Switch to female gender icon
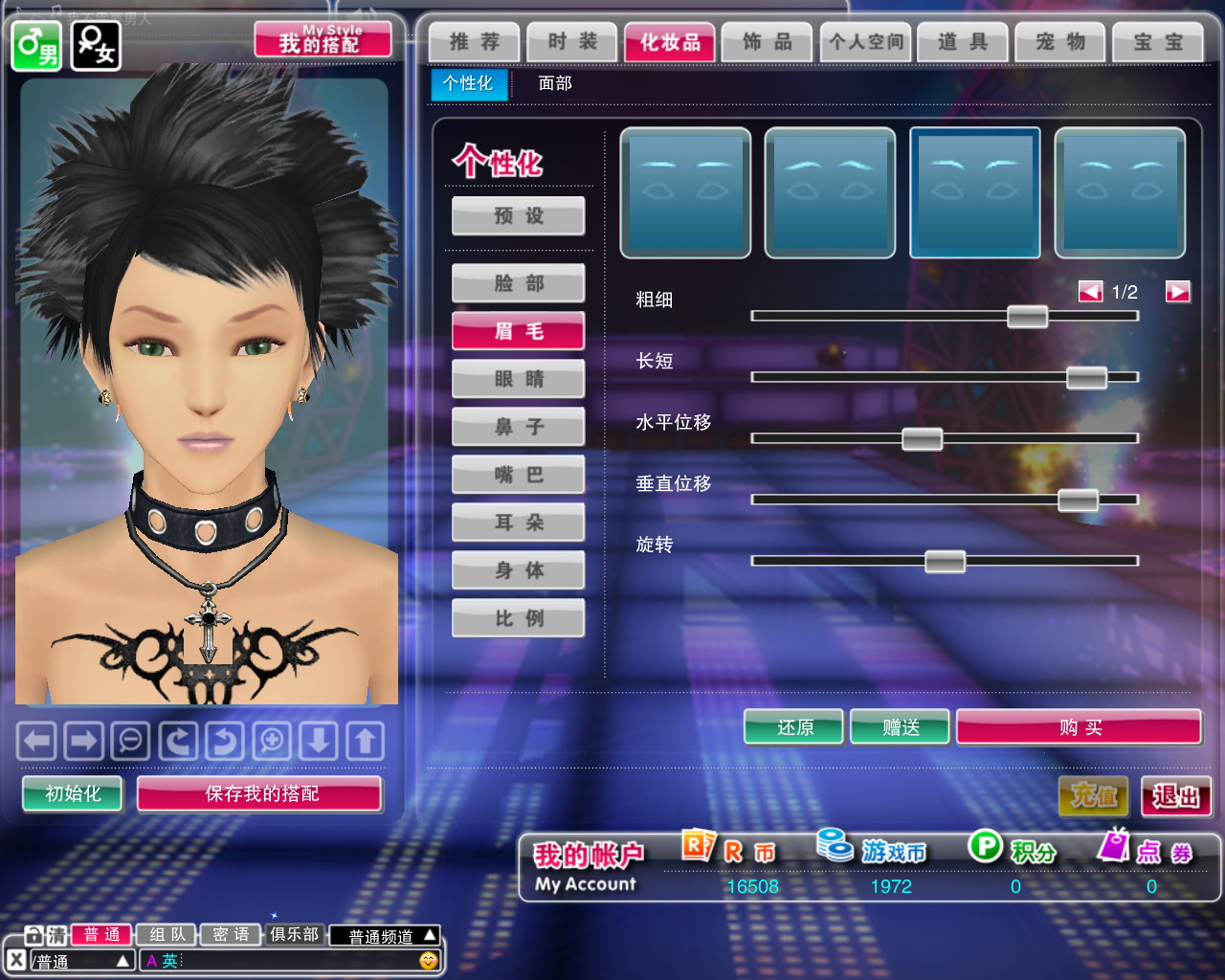Screen dimensions: 1225x980 click(96, 46)
